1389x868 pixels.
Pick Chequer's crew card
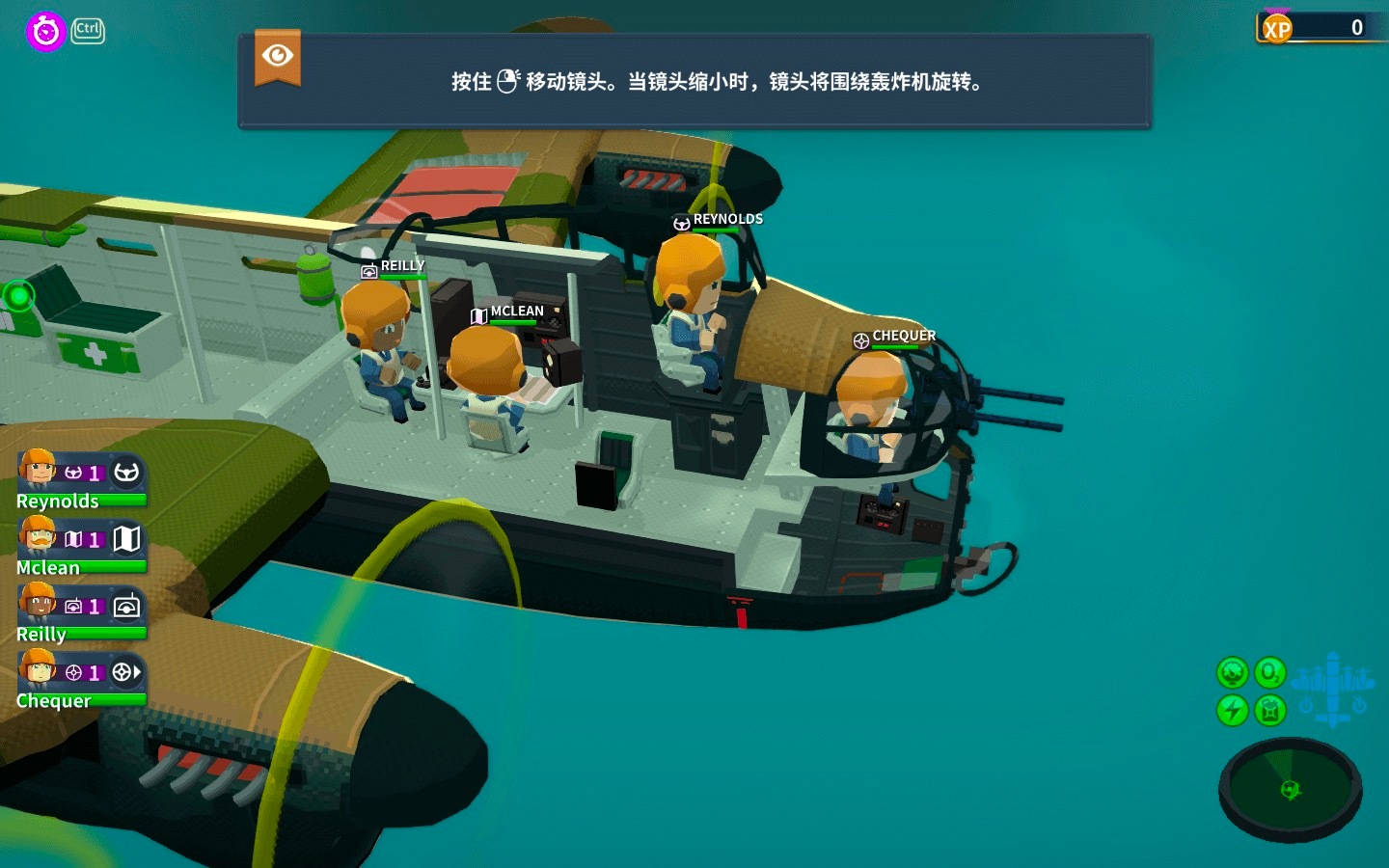[x=58, y=679]
